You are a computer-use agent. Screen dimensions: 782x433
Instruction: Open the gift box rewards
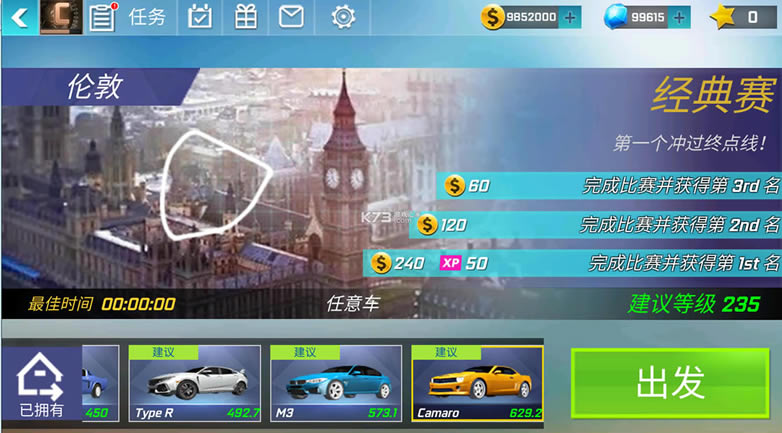click(245, 17)
